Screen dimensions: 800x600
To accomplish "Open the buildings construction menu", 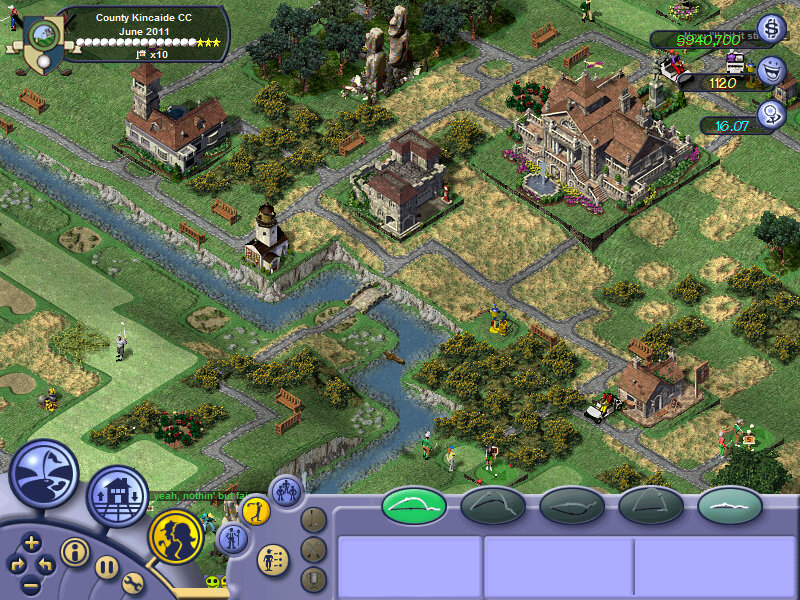I will point(117,497).
